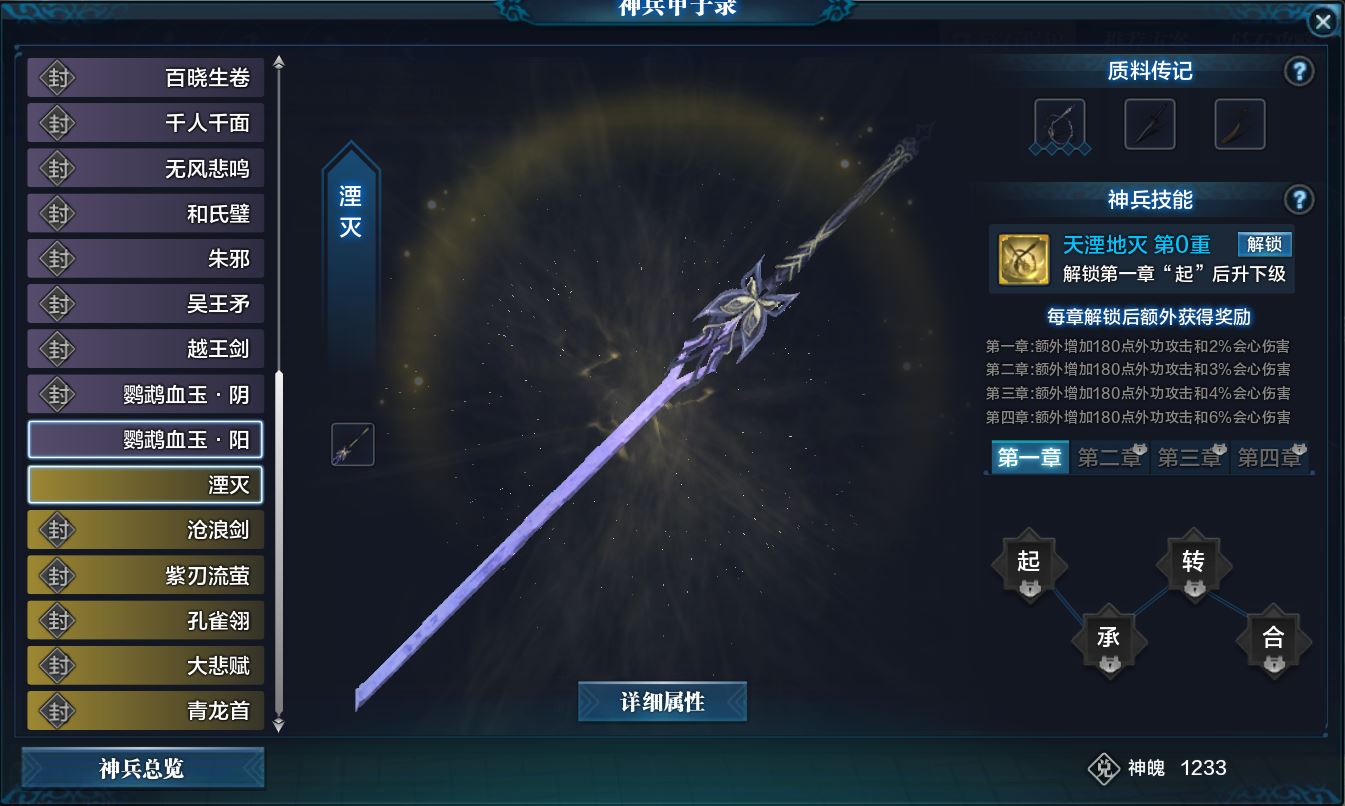Show 详细属性 detailed attributes

(662, 702)
